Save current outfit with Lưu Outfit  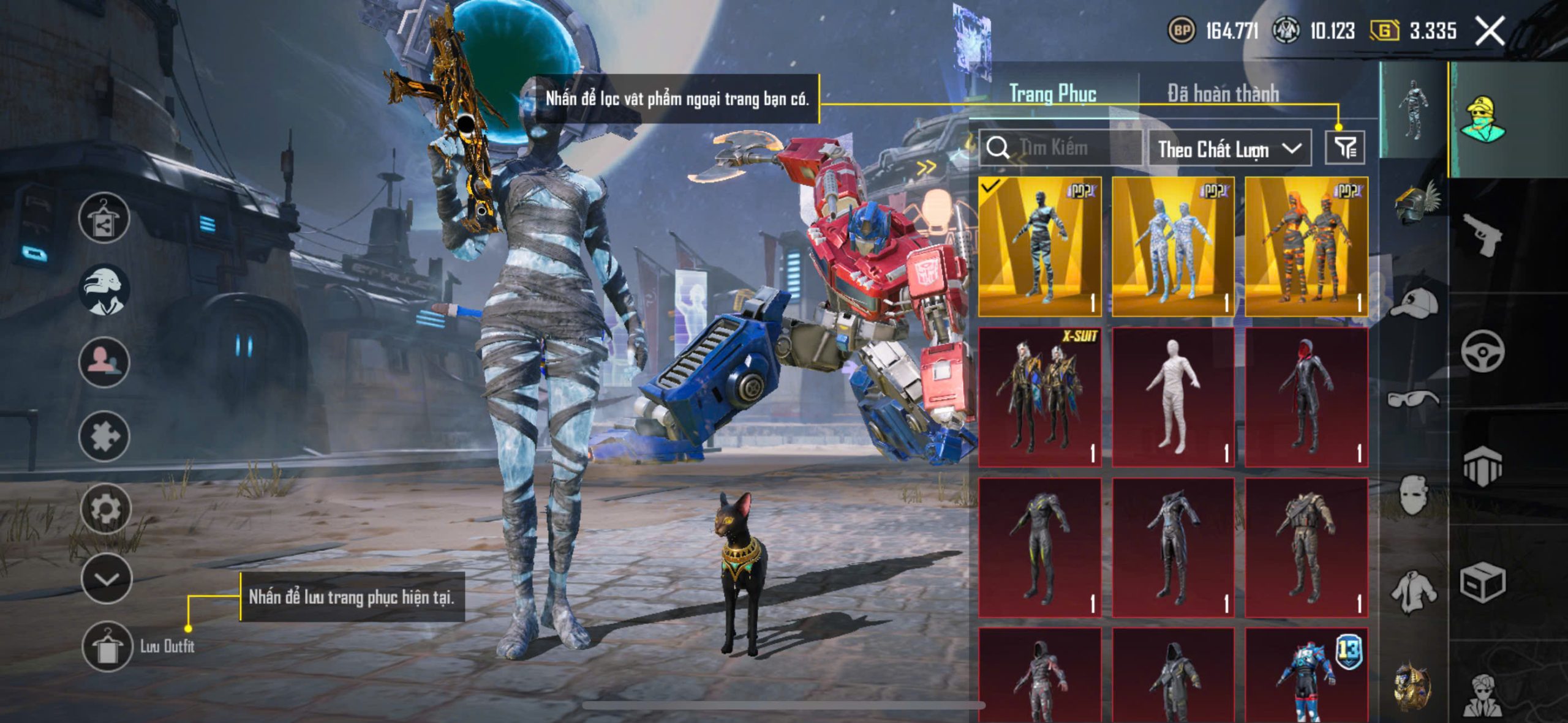107,646
